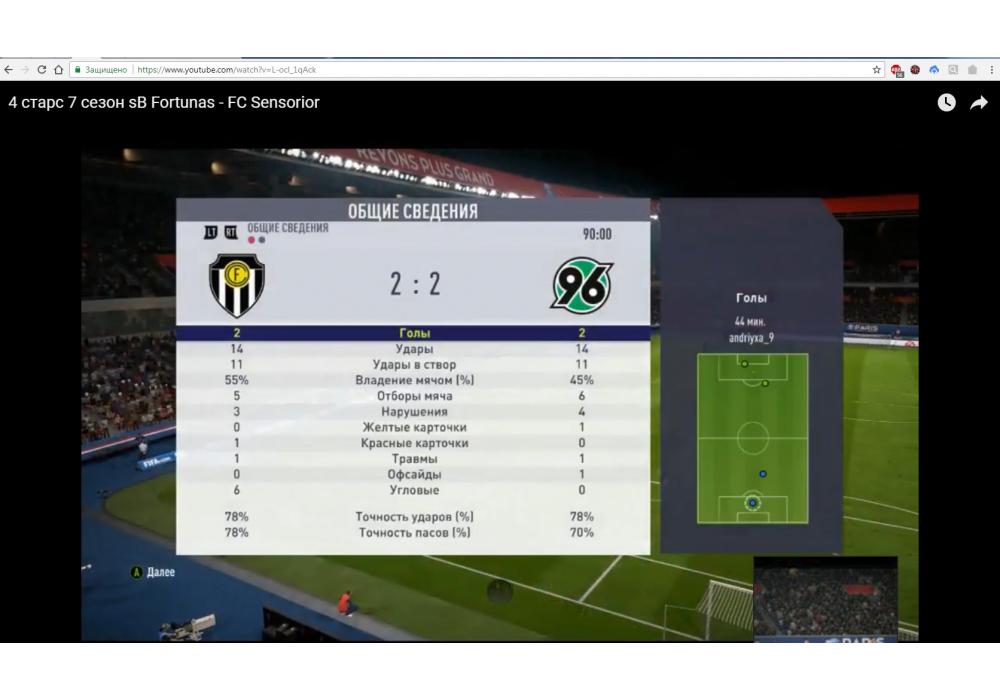This screenshot has height=700, width=1000.
Task: Highlight the Владение мячом (%) row
Action: (414, 380)
